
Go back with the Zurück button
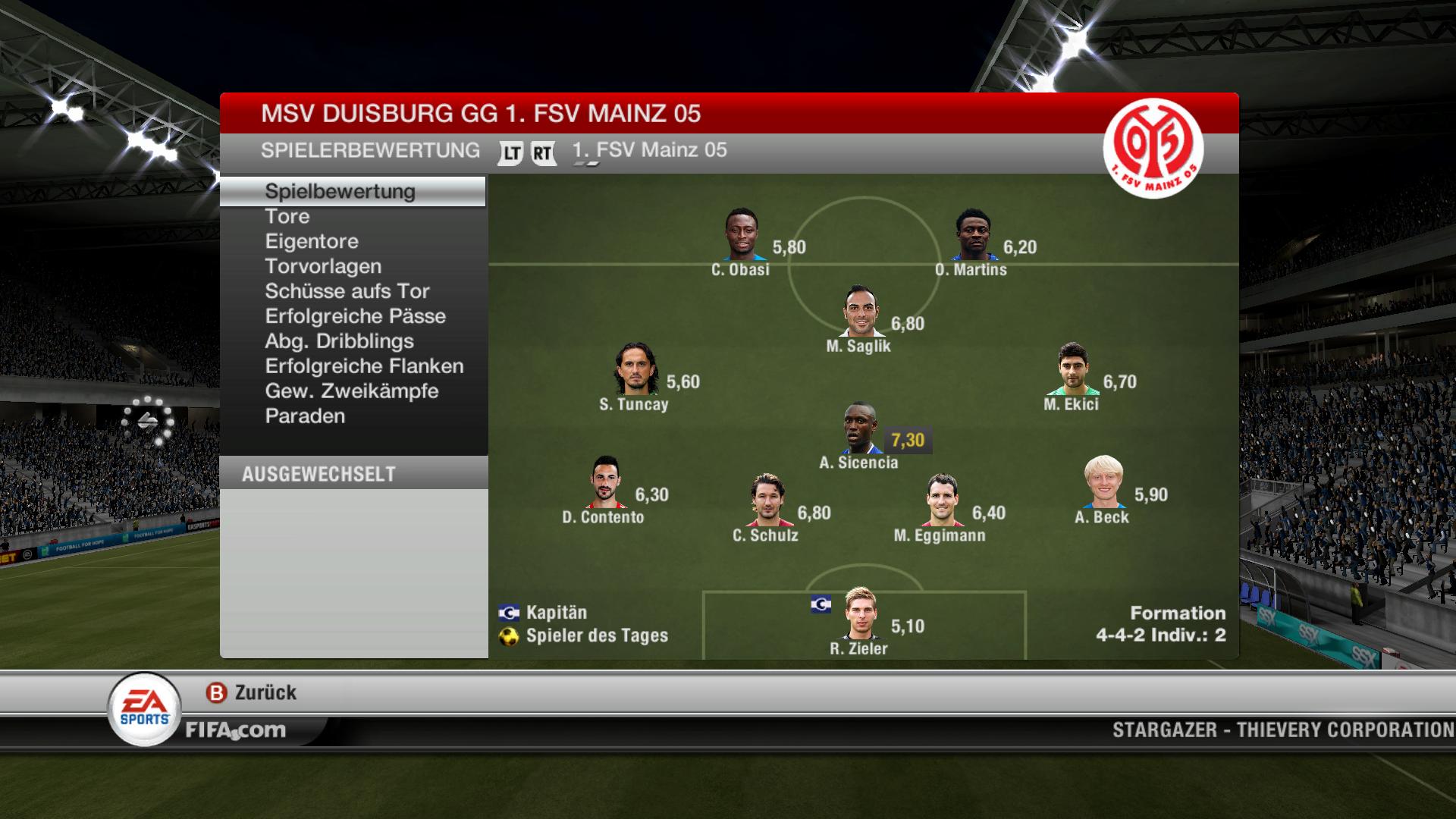[252, 692]
